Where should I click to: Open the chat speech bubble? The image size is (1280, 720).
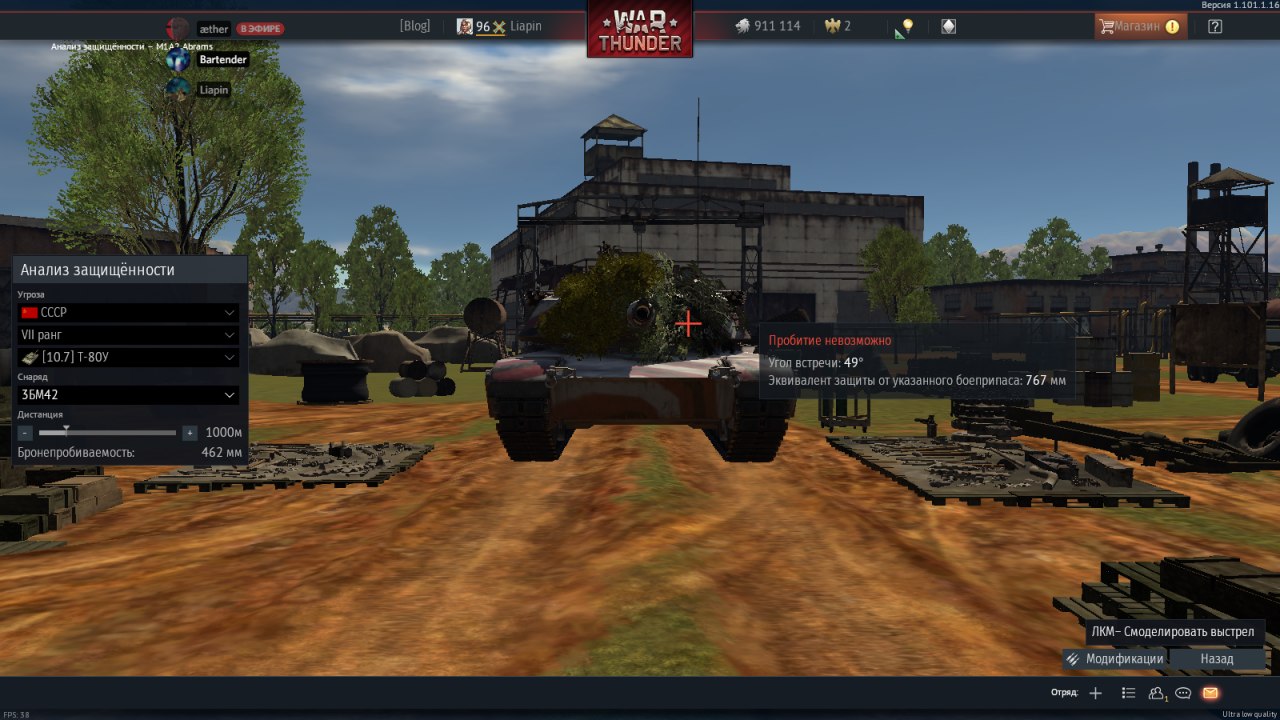(x=1183, y=693)
